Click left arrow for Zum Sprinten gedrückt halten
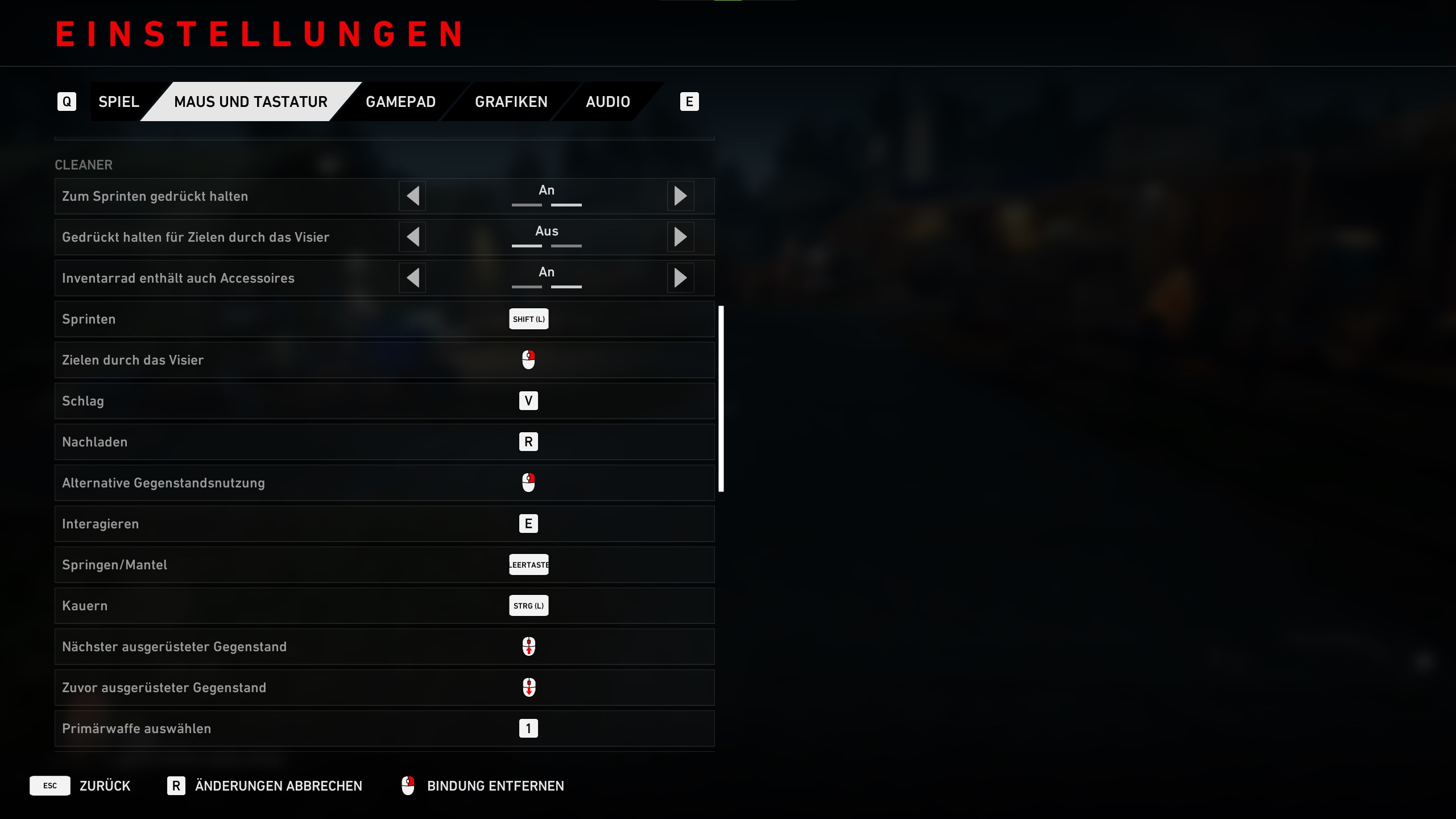This screenshot has height=819, width=1456. pos(413,196)
